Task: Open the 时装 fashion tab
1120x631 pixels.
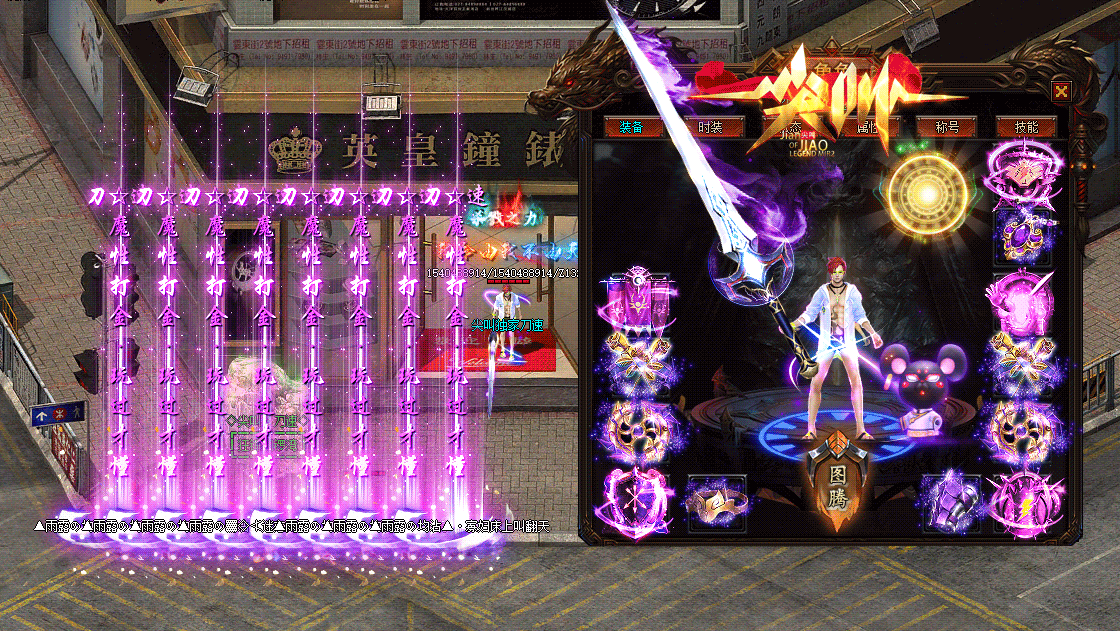Action: (711, 127)
